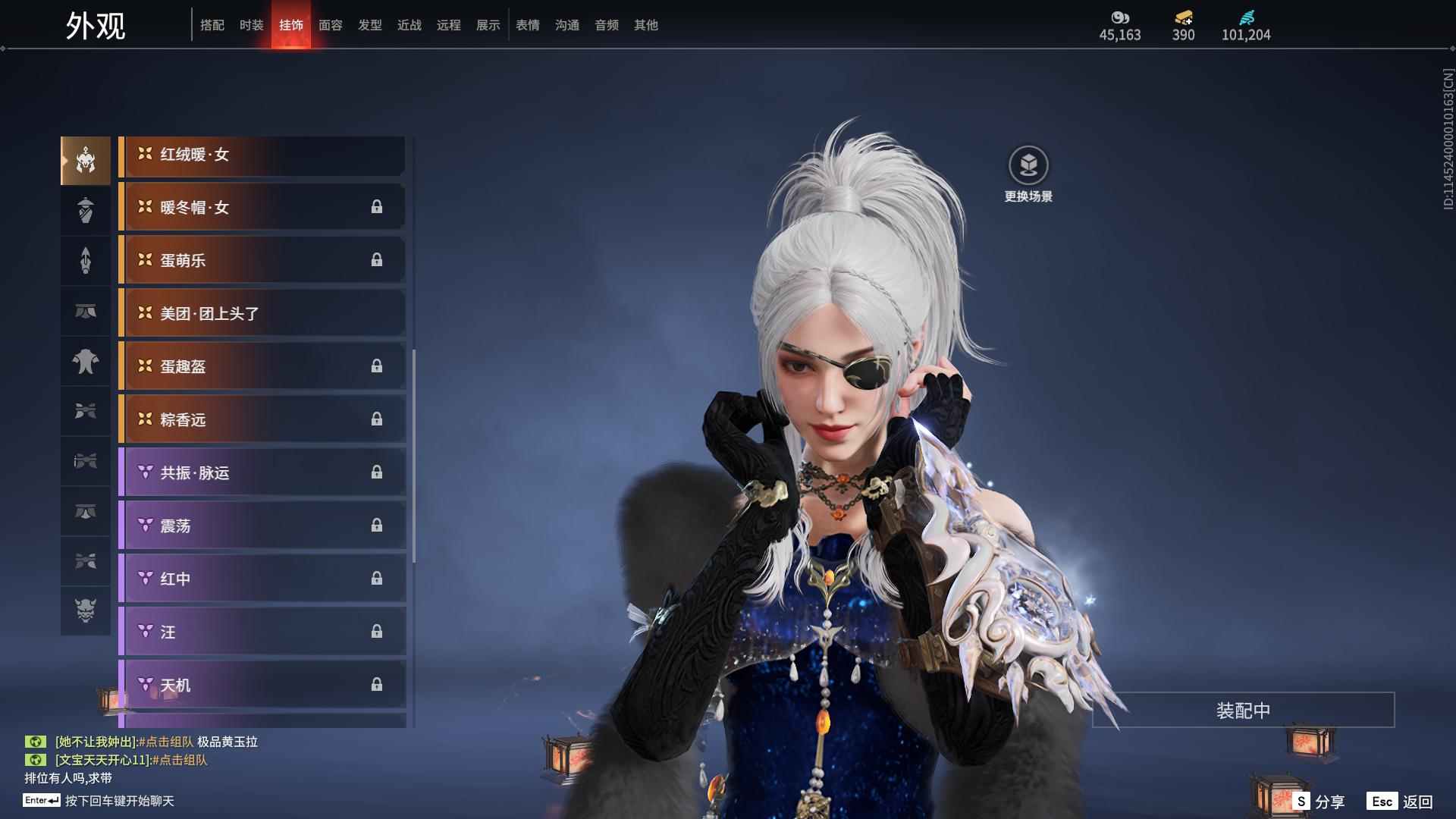Open the 近战 tab
Image resolution: width=1456 pixels, height=819 pixels.
409,25
